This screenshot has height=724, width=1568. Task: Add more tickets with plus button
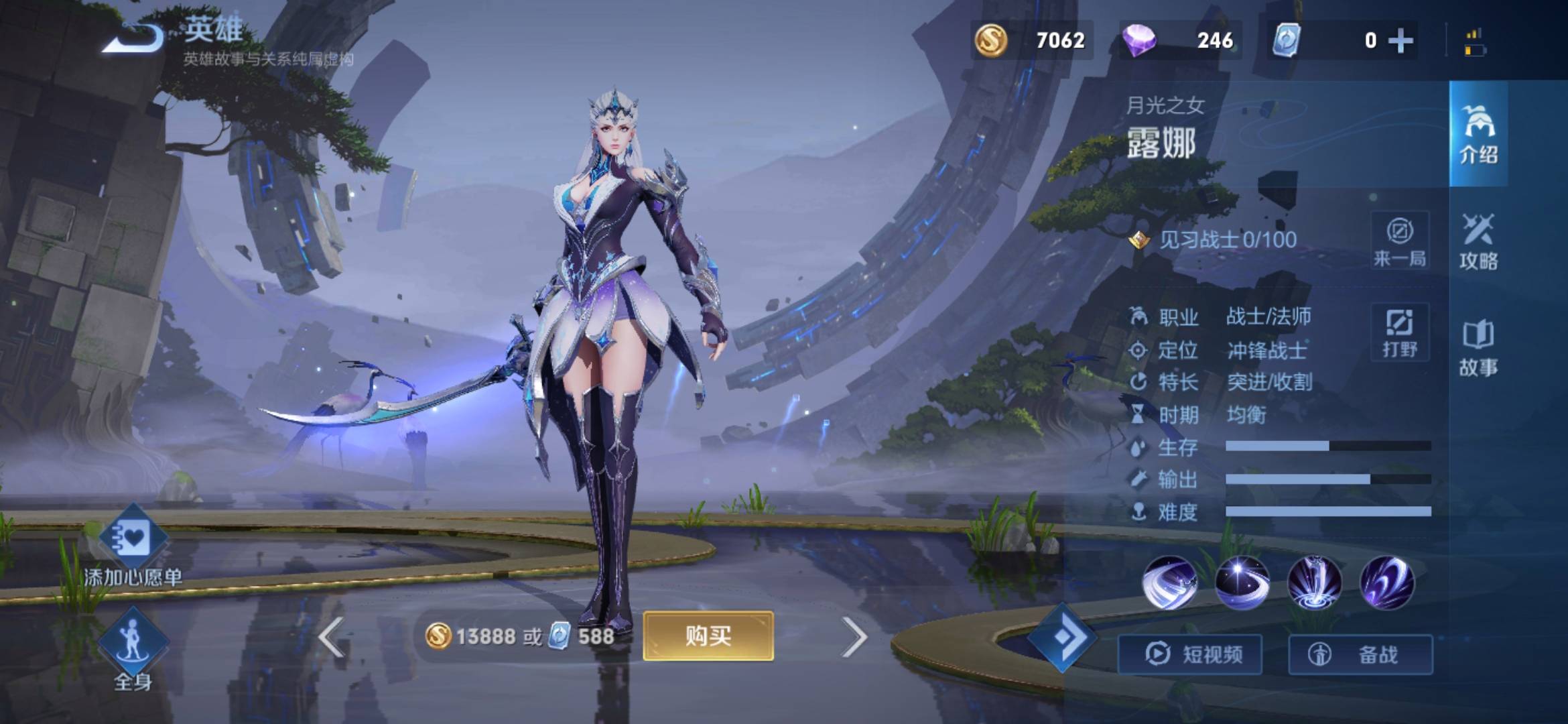[x=1400, y=41]
